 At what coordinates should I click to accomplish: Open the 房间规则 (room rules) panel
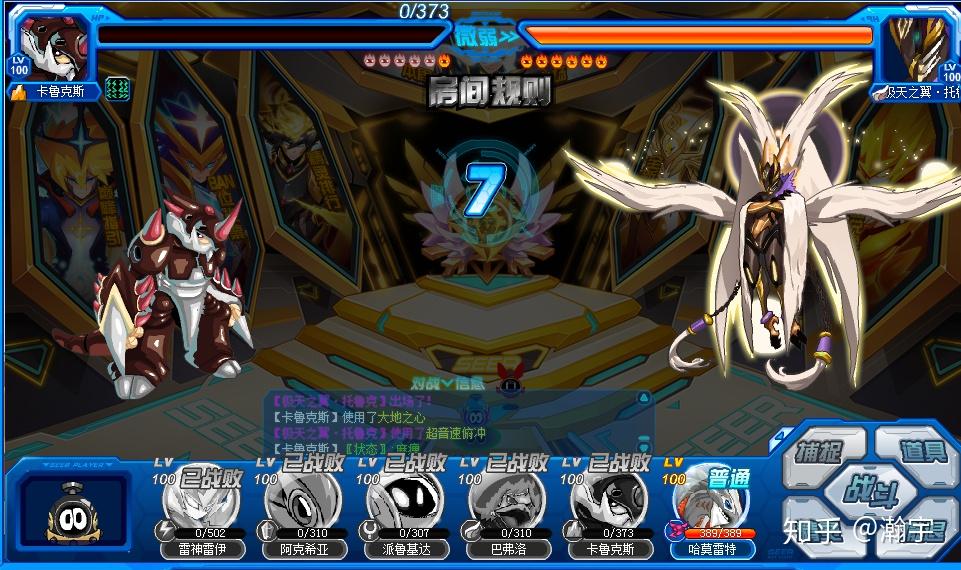490,92
